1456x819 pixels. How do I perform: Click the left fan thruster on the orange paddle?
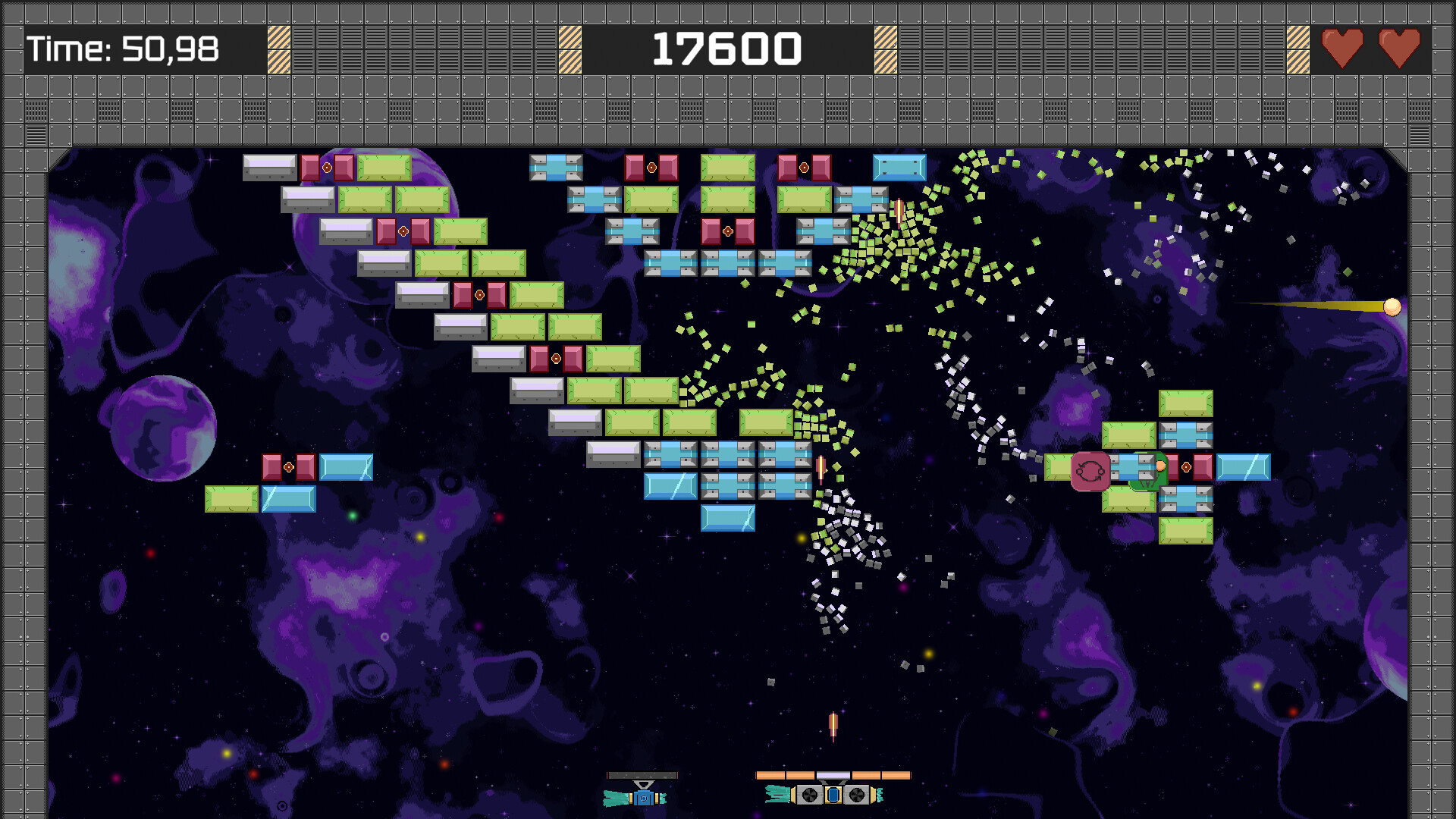pyautogui.click(x=809, y=795)
